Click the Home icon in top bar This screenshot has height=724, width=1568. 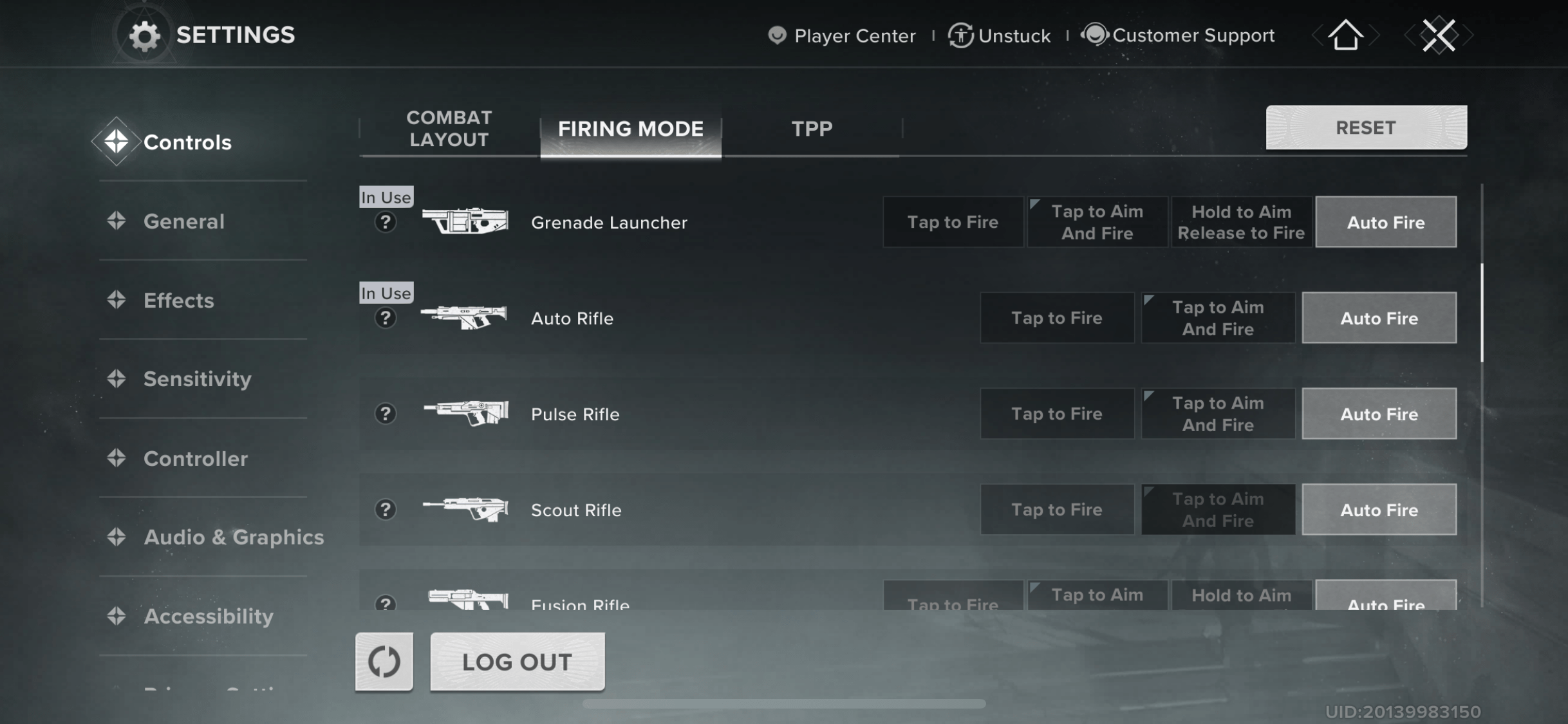point(1345,35)
